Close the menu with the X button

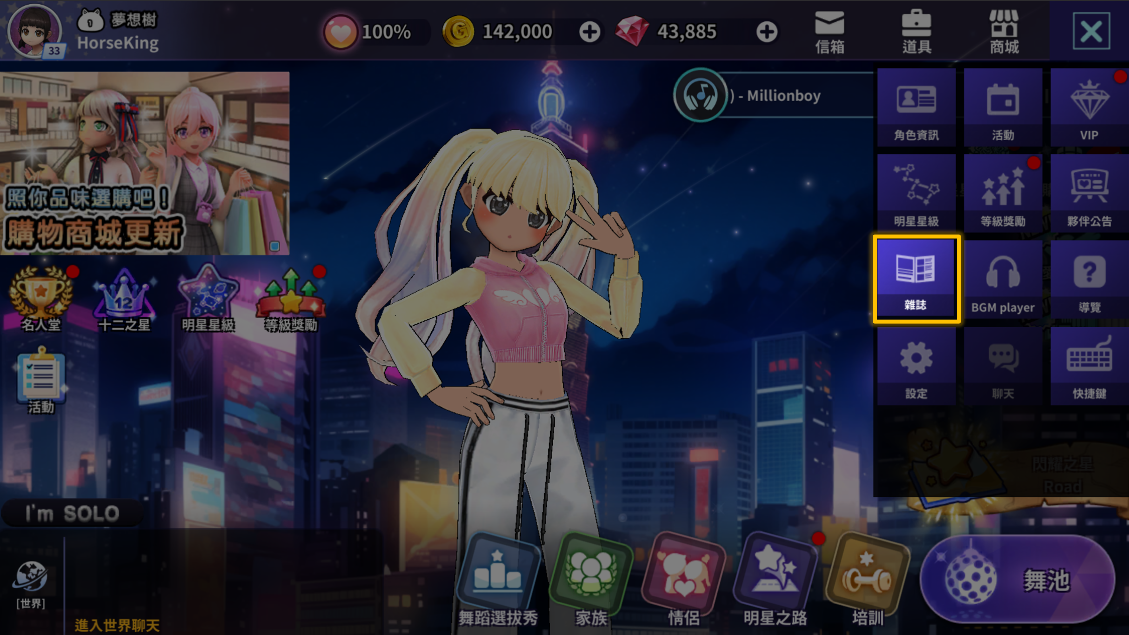click(1091, 32)
